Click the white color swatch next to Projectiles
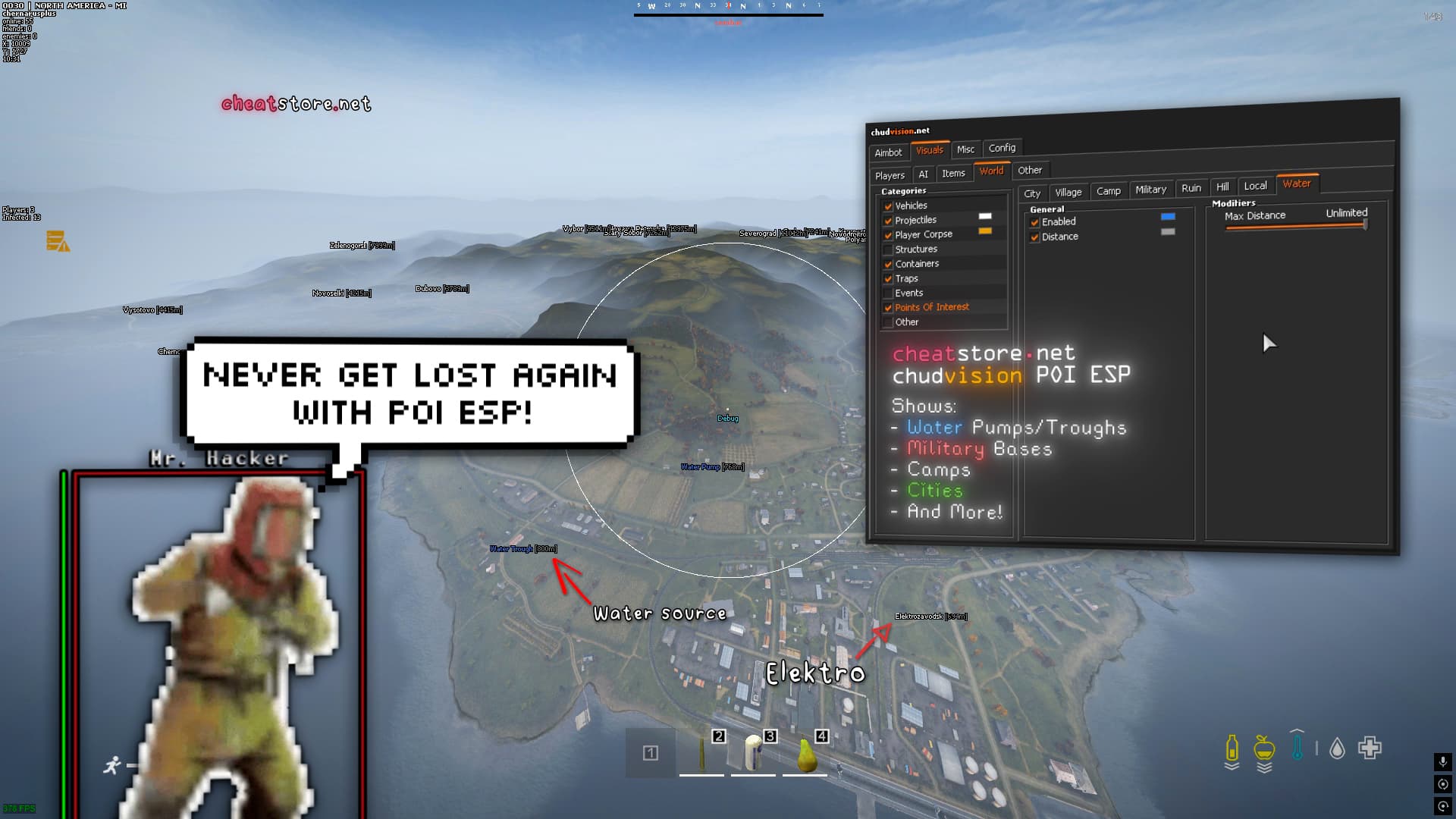The height and width of the screenshot is (819, 1456). coord(984,216)
